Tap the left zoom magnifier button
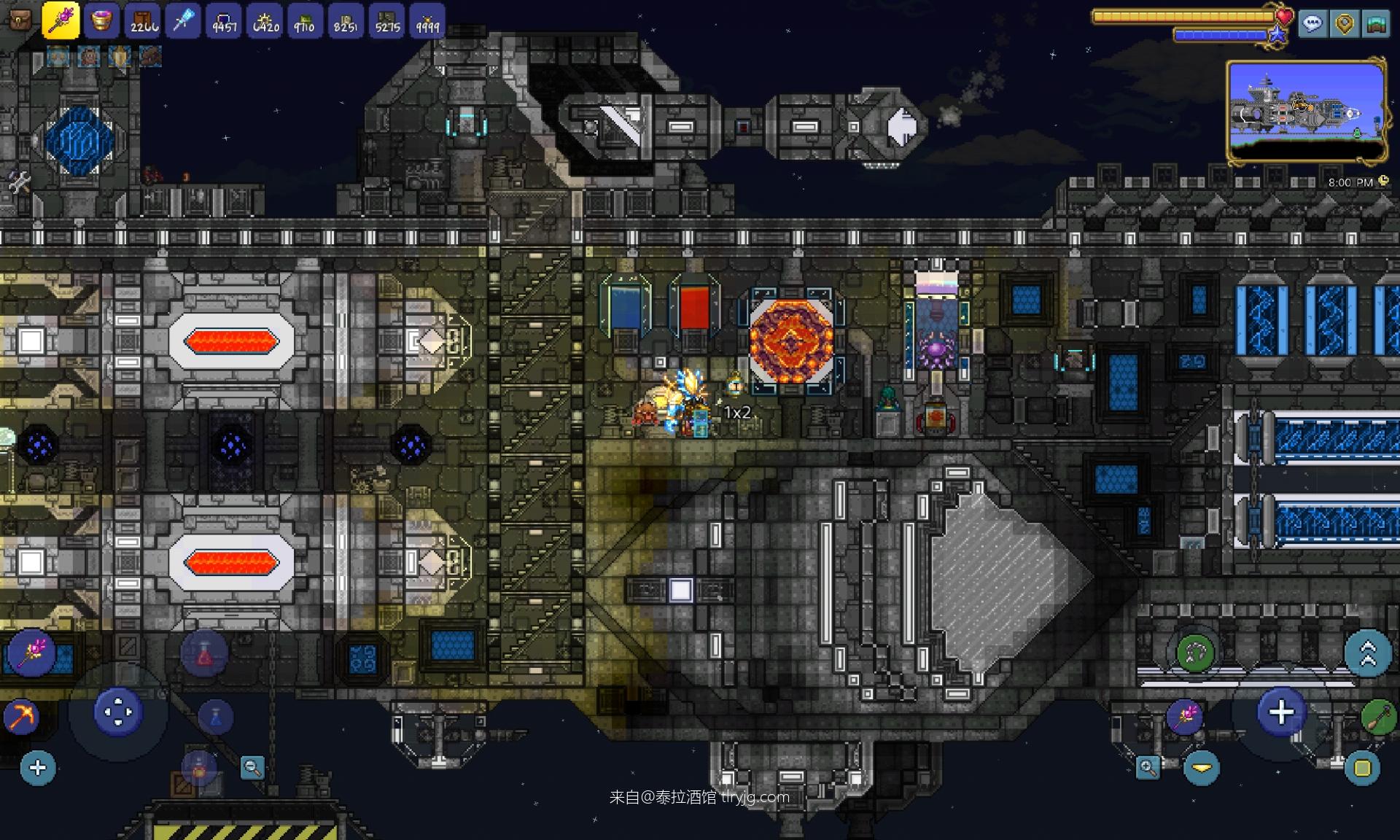This screenshot has height=840, width=1400. pyautogui.click(x=252, y=768)
